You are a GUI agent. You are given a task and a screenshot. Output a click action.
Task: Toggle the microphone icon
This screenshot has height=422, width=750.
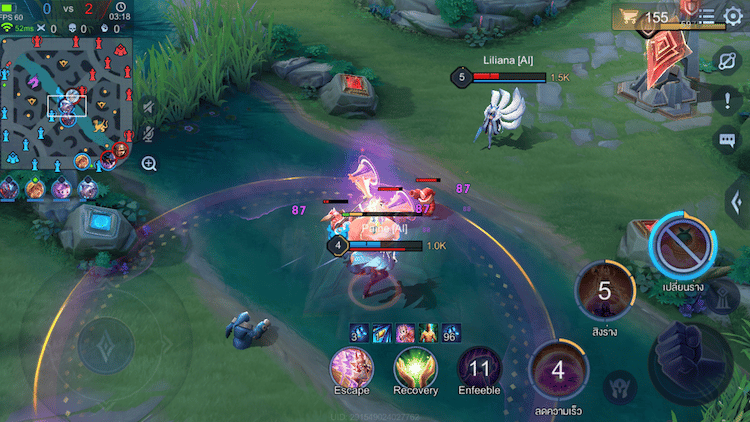tap(148, 133)
